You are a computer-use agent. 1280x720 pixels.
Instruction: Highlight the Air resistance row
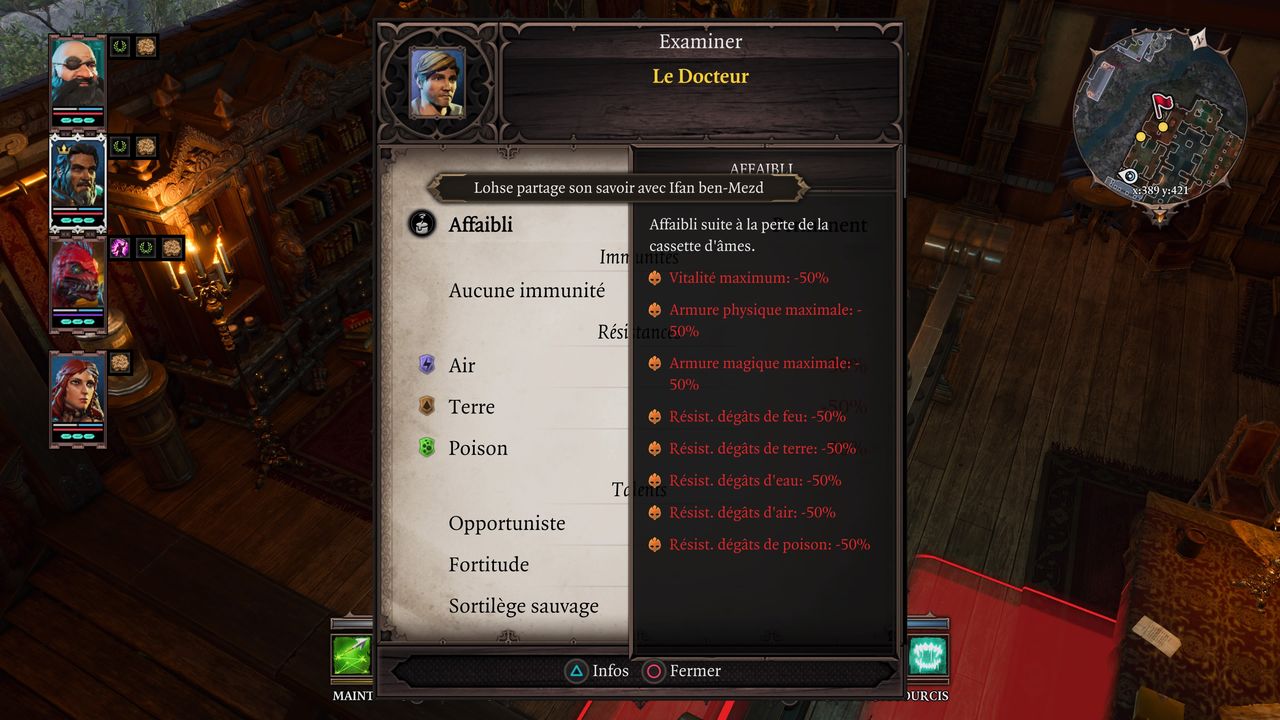coord(462,366)
